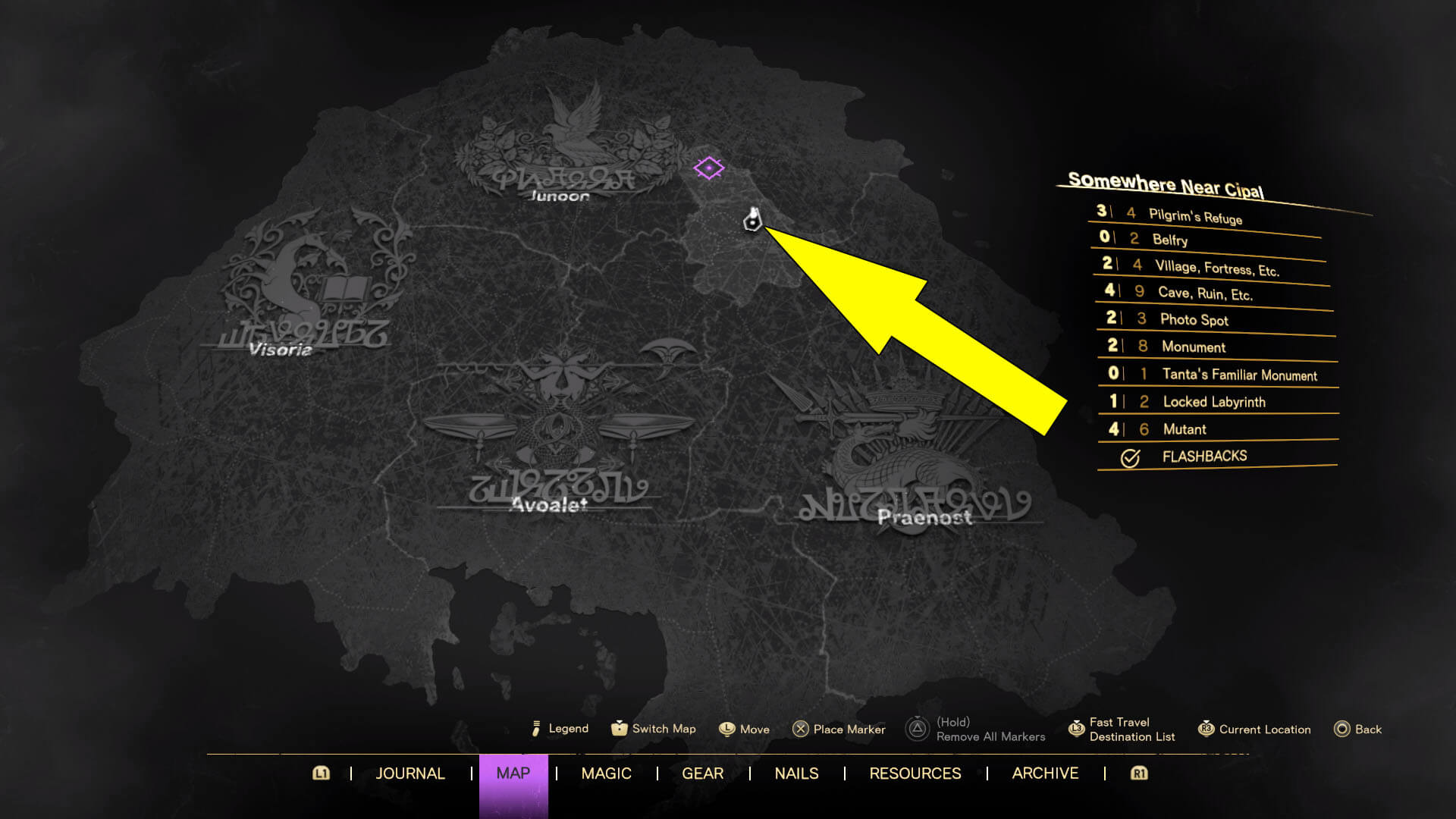Select the Move control icon
Screen dimensions: 1456x819
pos(726,729)
